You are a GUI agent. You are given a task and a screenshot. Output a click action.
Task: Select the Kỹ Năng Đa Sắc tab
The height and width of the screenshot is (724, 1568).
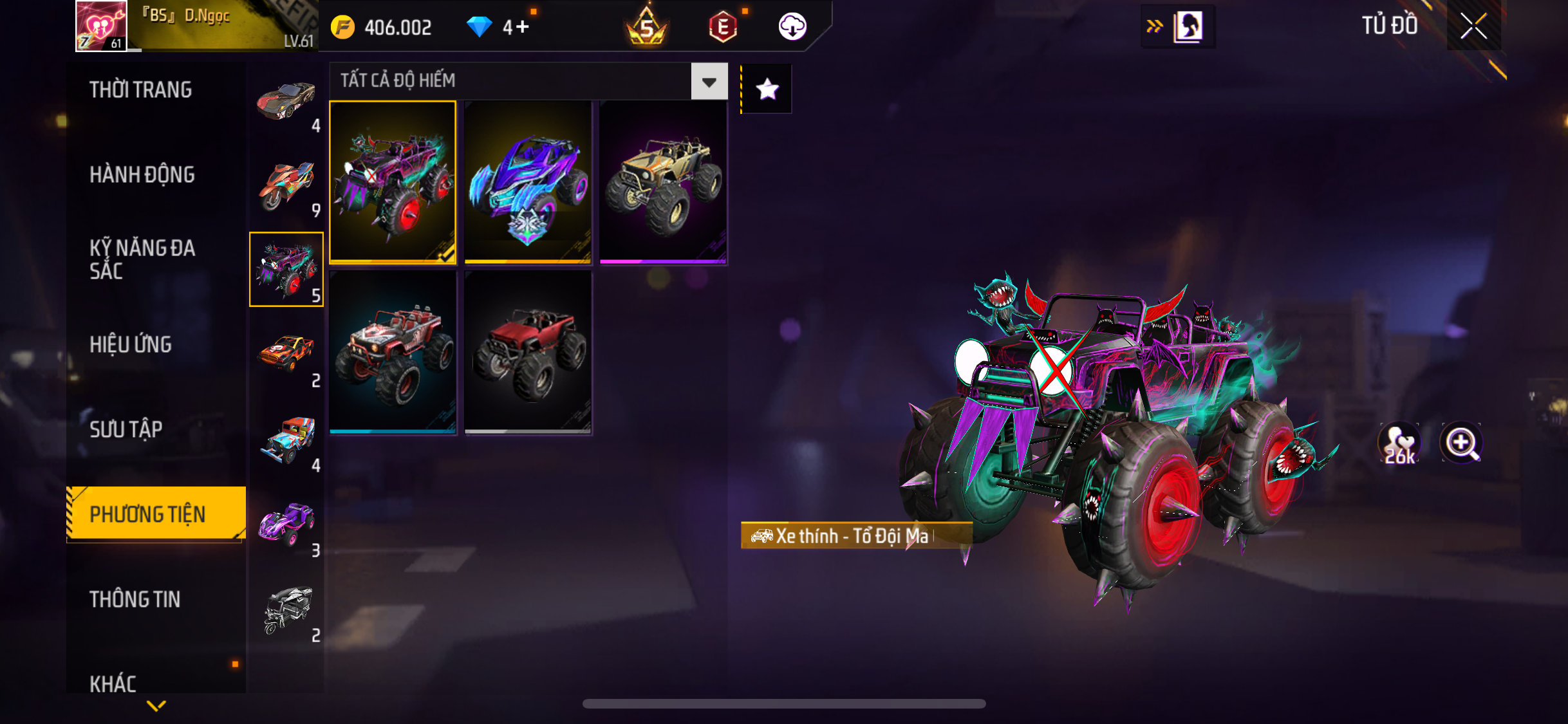click(x=142, y=259)
